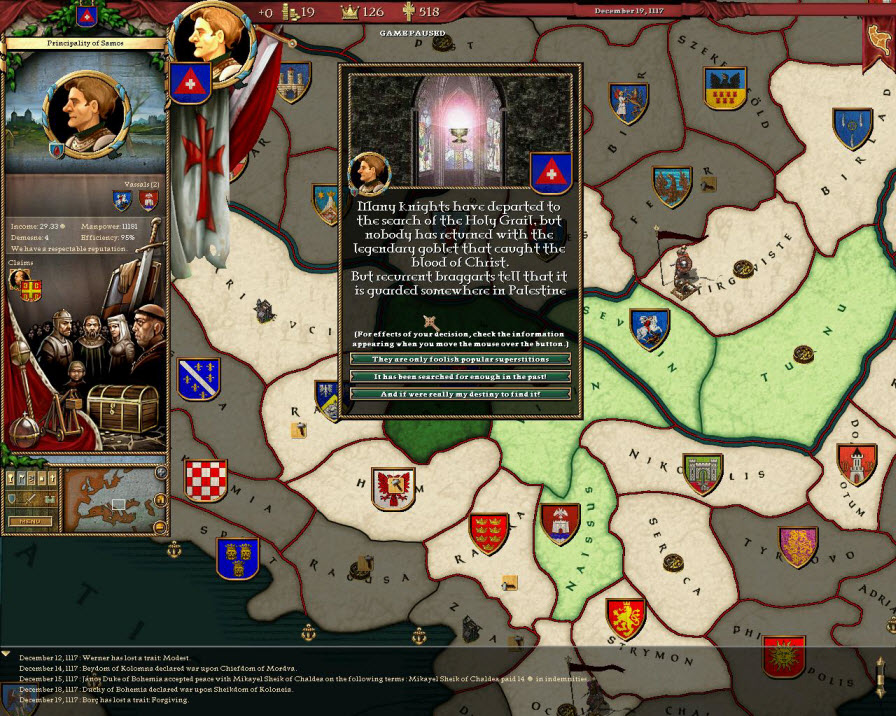Image resolution: width=896 pixels, height=716 pixels.
Task: Select "It has been searched for enough in the past!"
Action: point(460,376)
